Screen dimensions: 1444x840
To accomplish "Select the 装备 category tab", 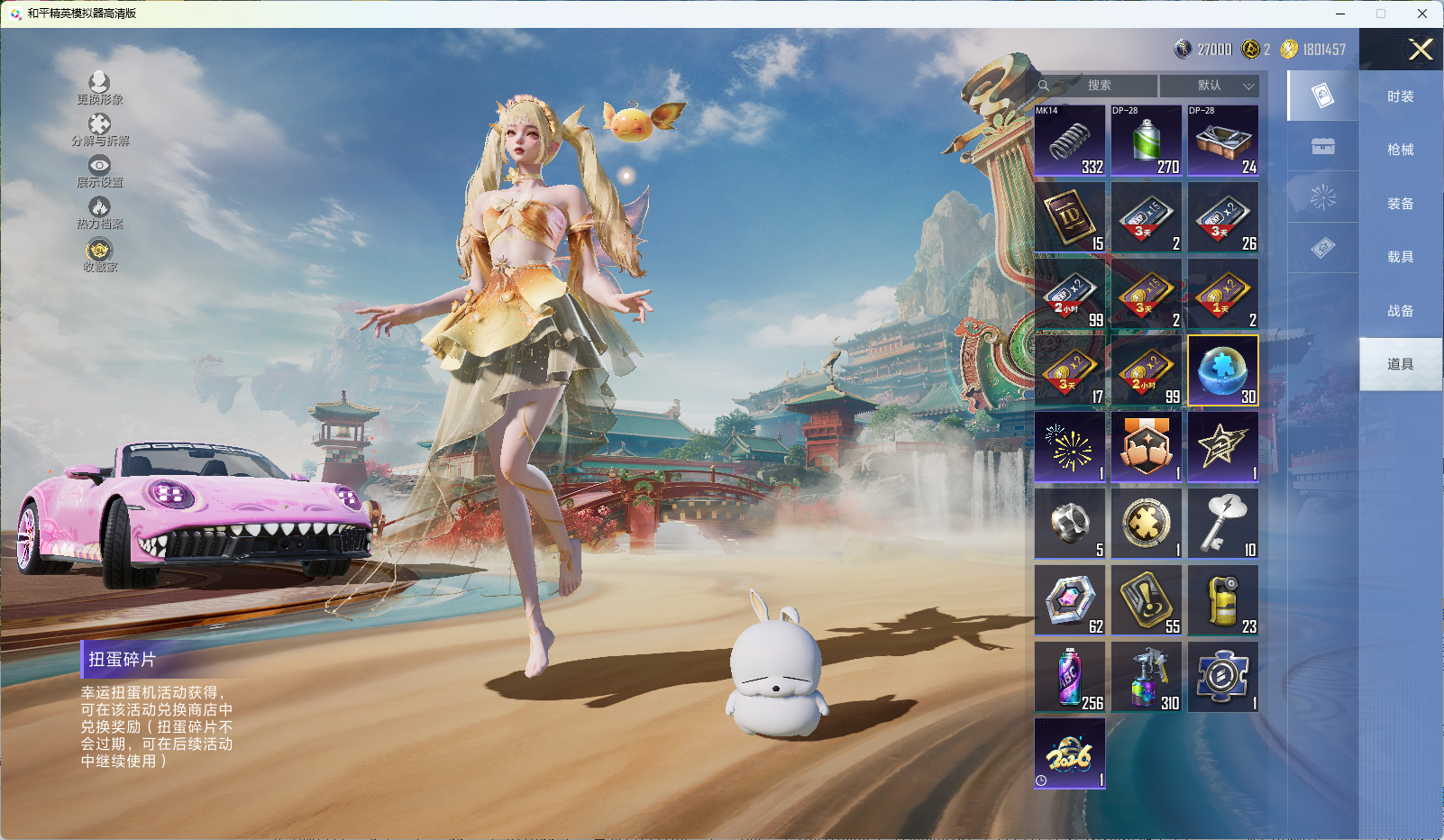I will 1400,204.
